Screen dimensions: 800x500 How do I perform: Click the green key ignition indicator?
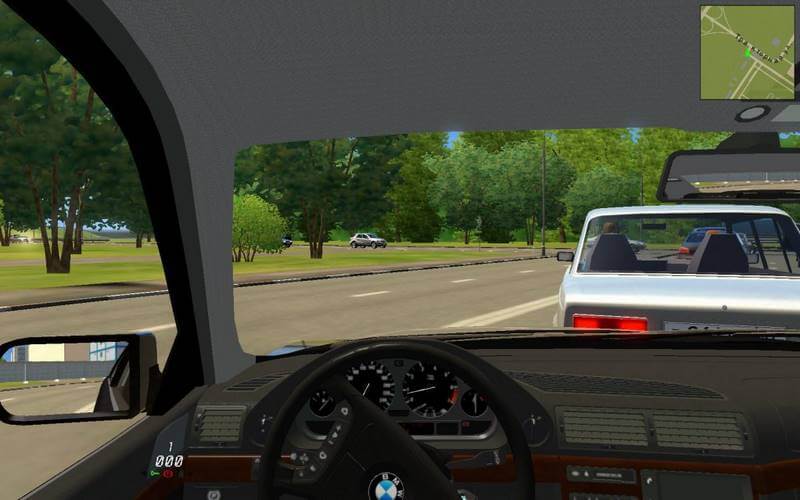pyautogui.click(x=155, y=473)
